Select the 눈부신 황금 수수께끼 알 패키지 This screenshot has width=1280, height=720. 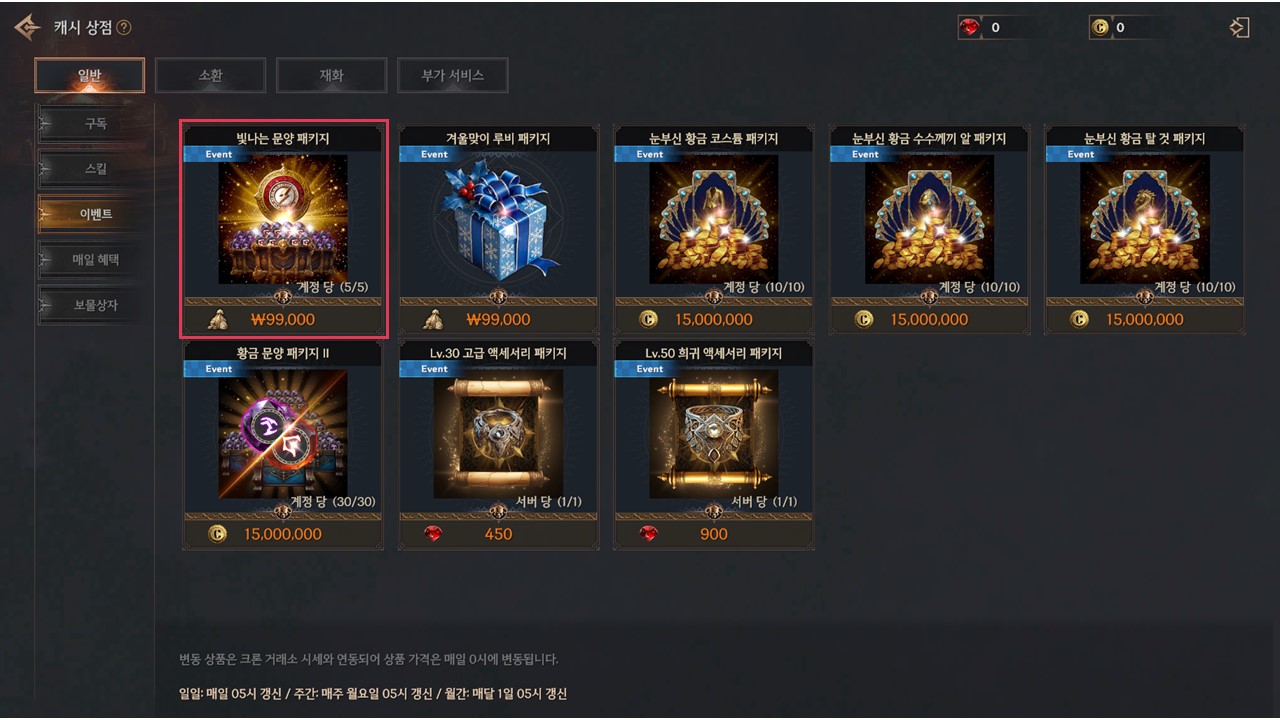click(929, 219)
